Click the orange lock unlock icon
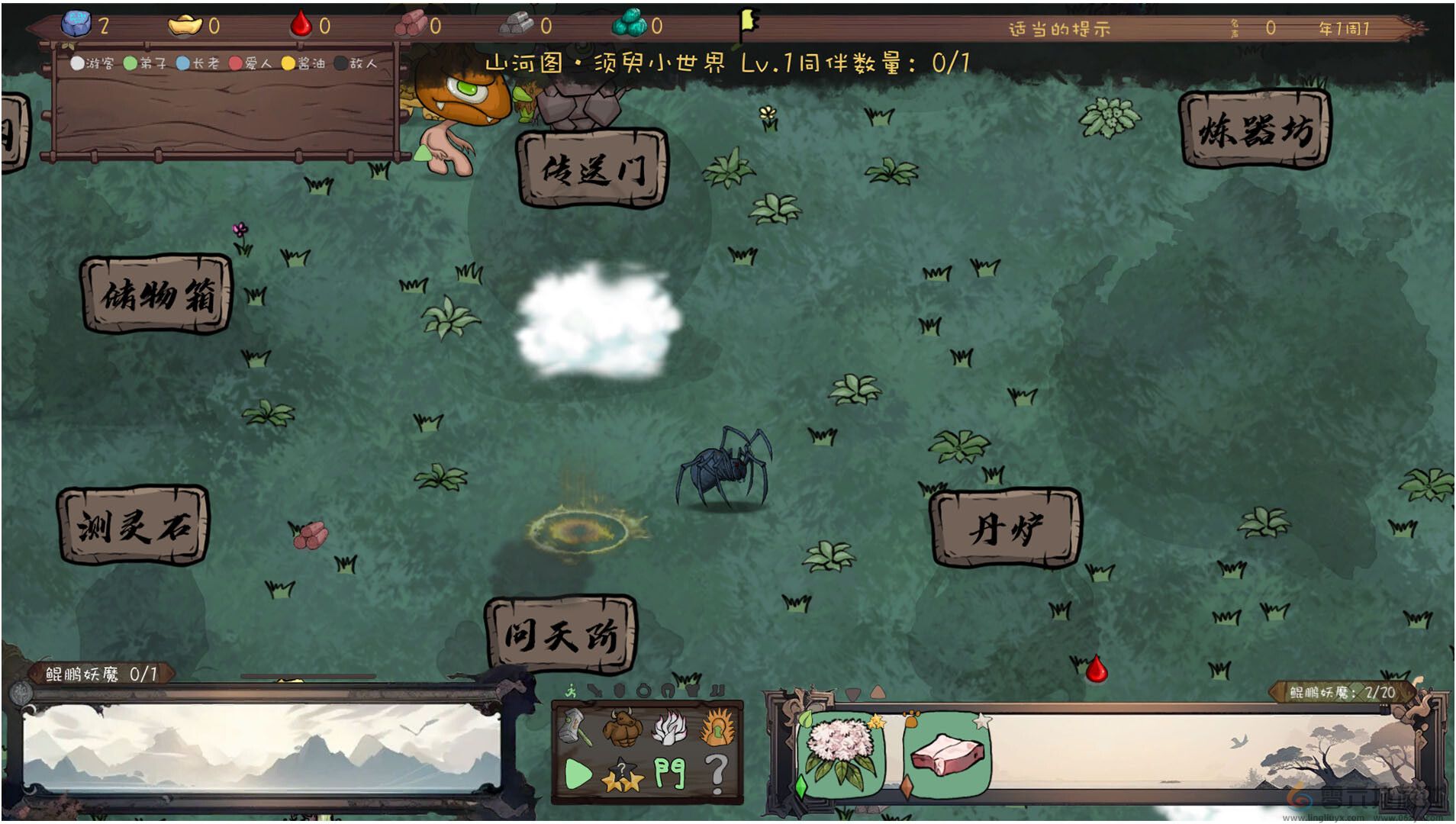This screenshot has height=824, width=1456. (716, 726)
